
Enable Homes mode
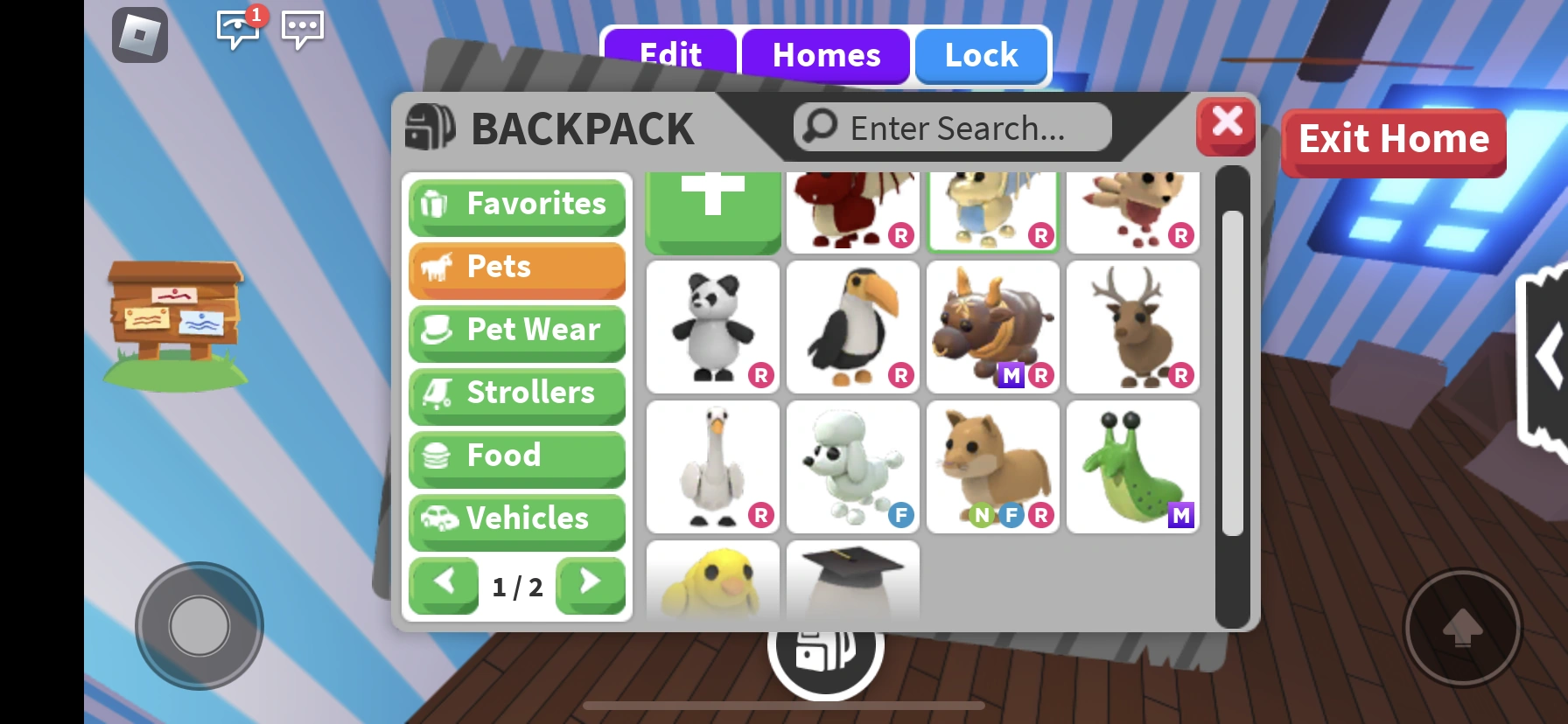(x=826, y=55)
